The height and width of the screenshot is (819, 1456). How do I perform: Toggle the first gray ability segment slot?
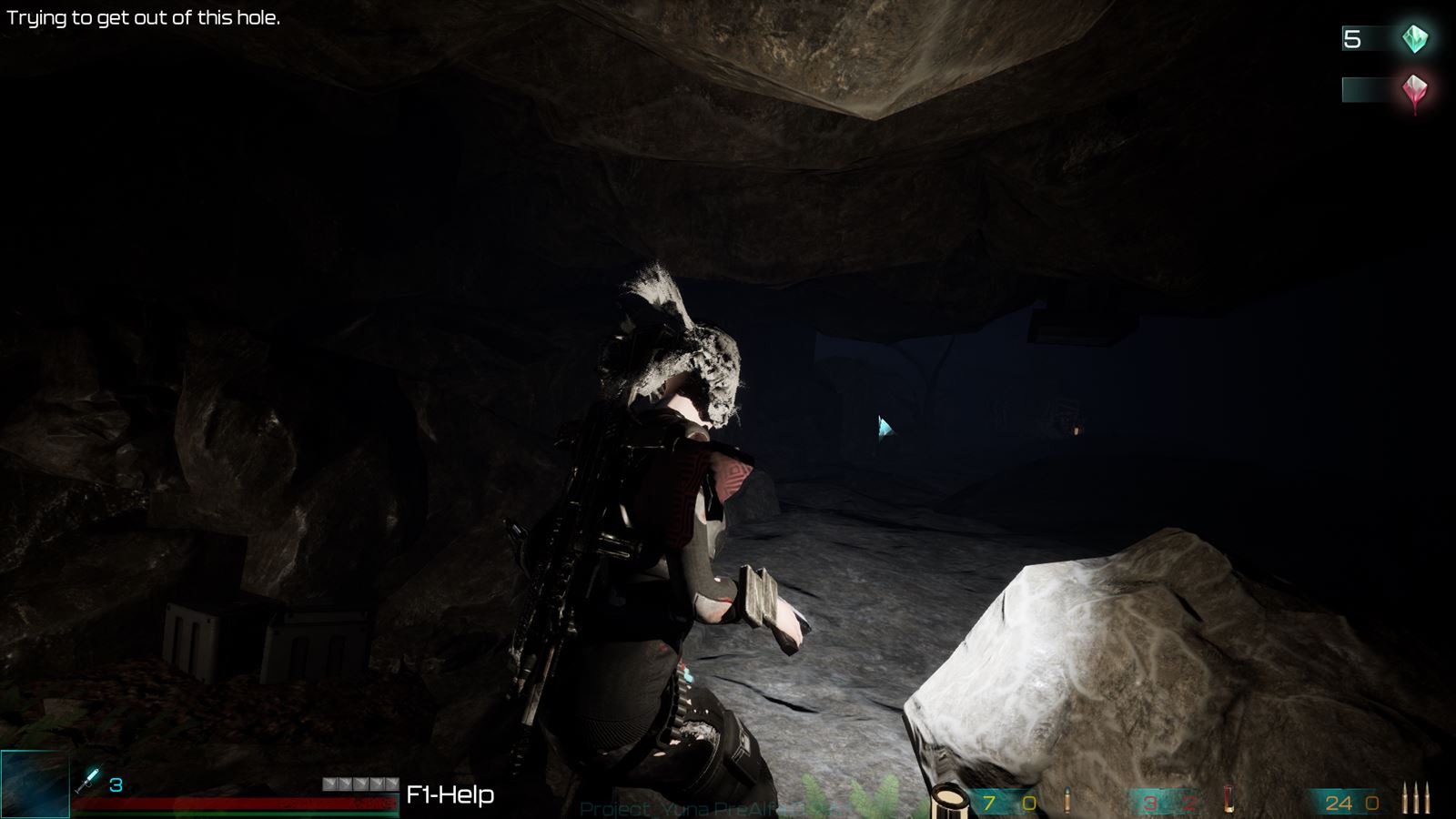(329, 784)
